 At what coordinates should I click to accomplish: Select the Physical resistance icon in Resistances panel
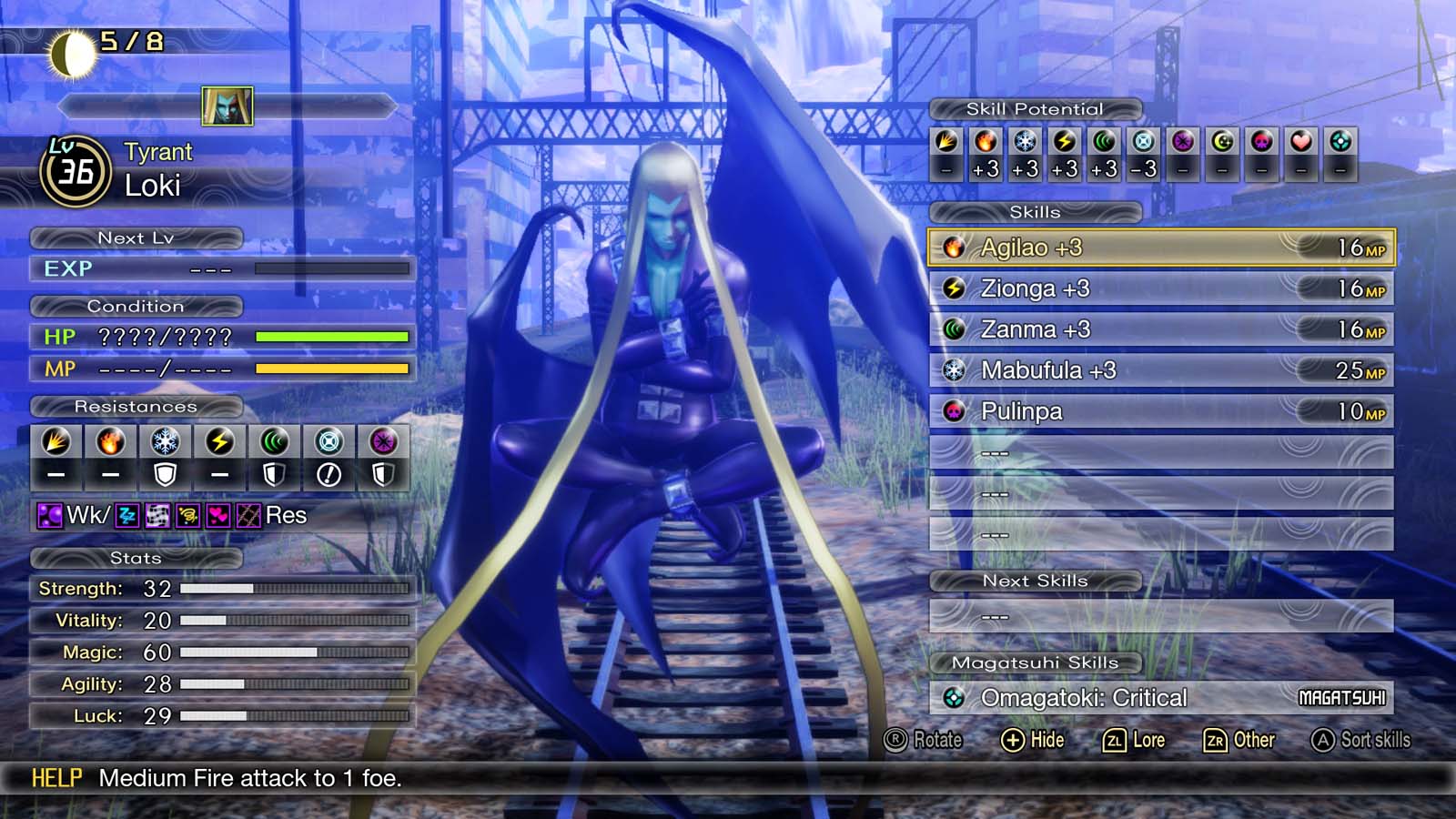click(56, 441)
